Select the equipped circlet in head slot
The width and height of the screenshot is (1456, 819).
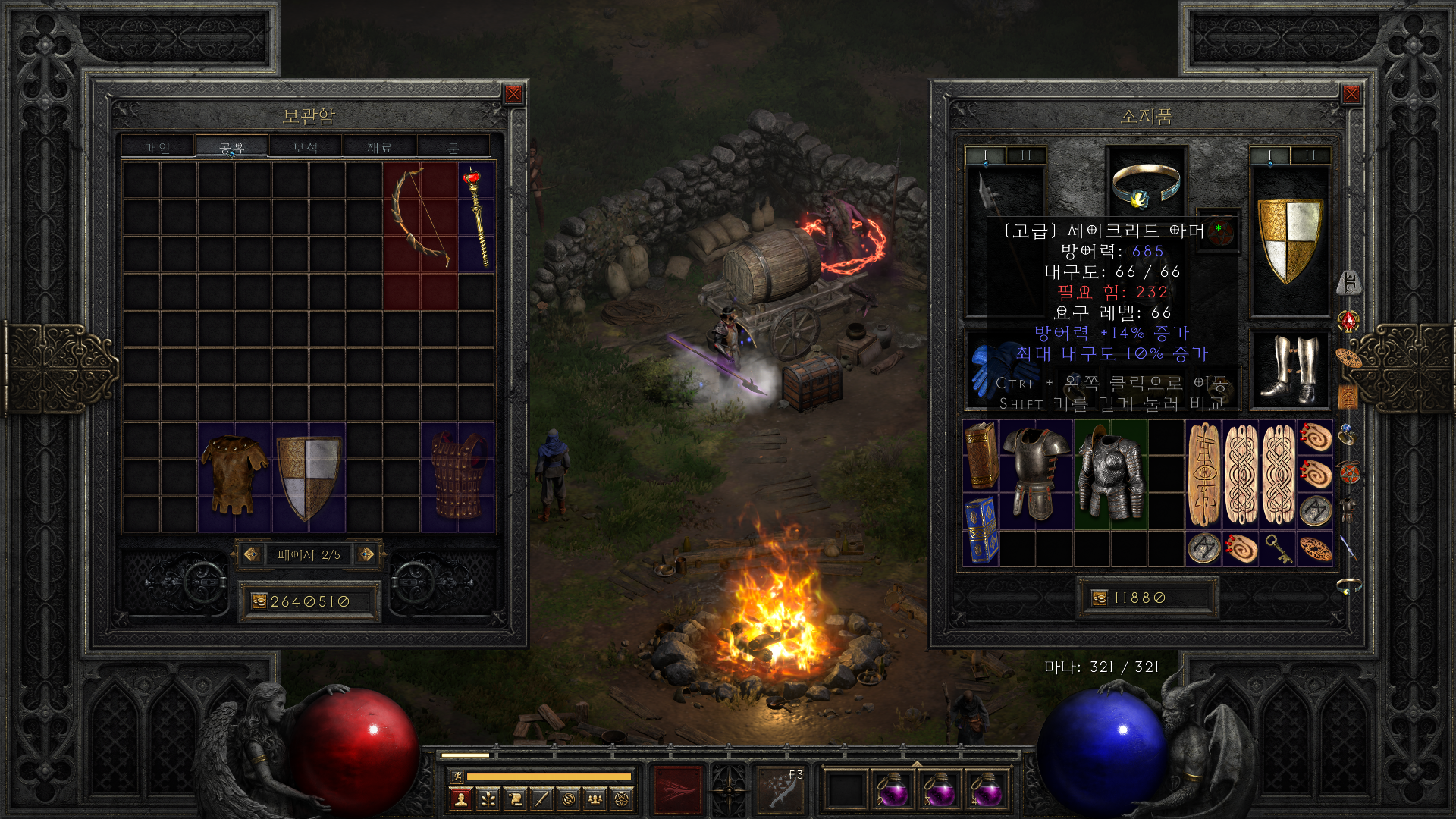coord(1146,184)
